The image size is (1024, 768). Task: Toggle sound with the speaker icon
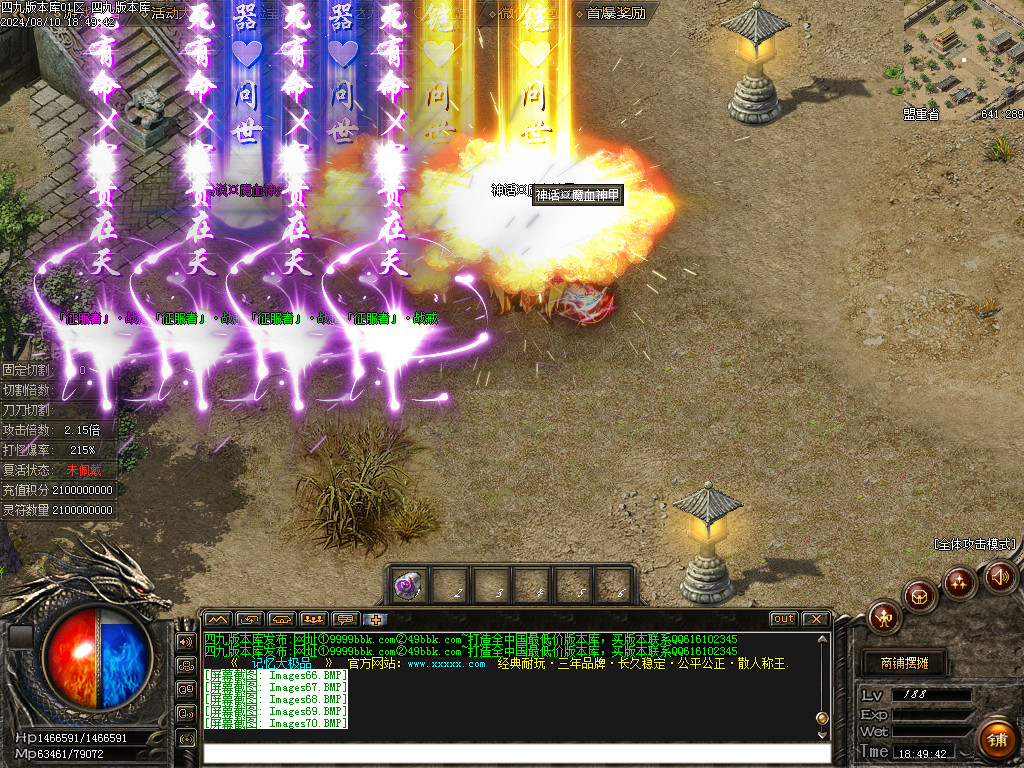(x=999, y=576)
